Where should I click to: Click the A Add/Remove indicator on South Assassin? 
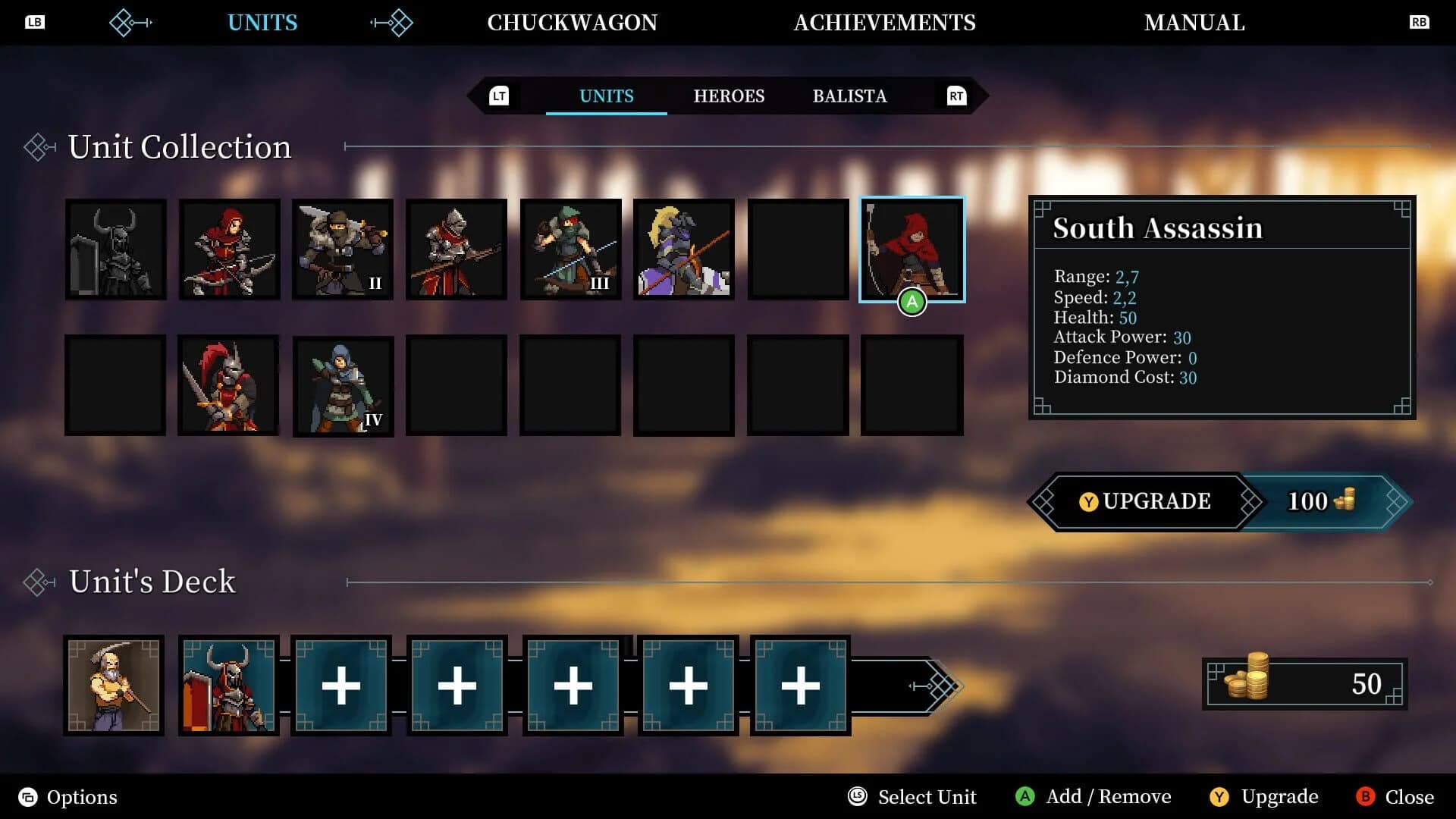click(x=911, y=302)
